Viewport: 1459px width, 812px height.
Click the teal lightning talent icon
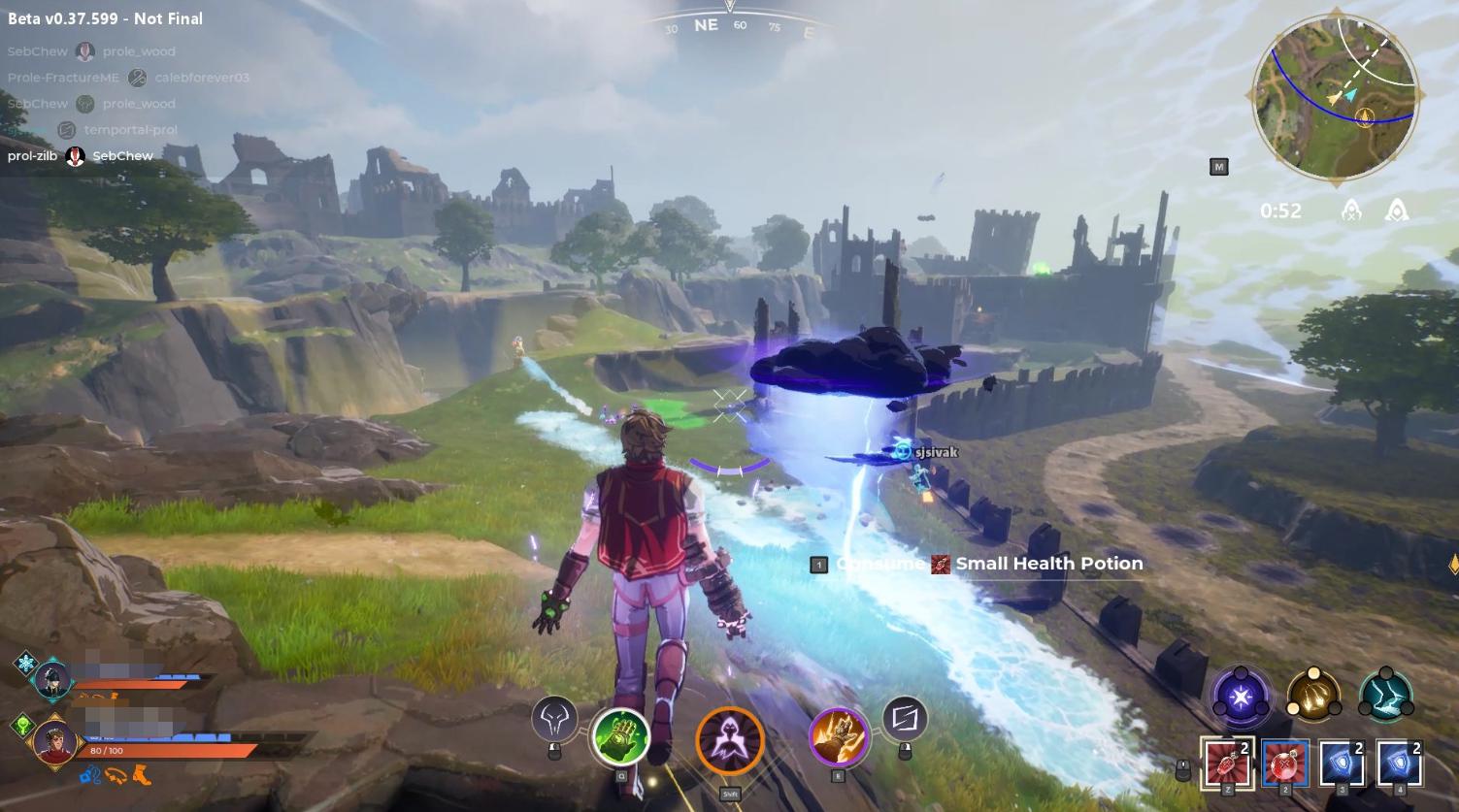pos(1386,696)
